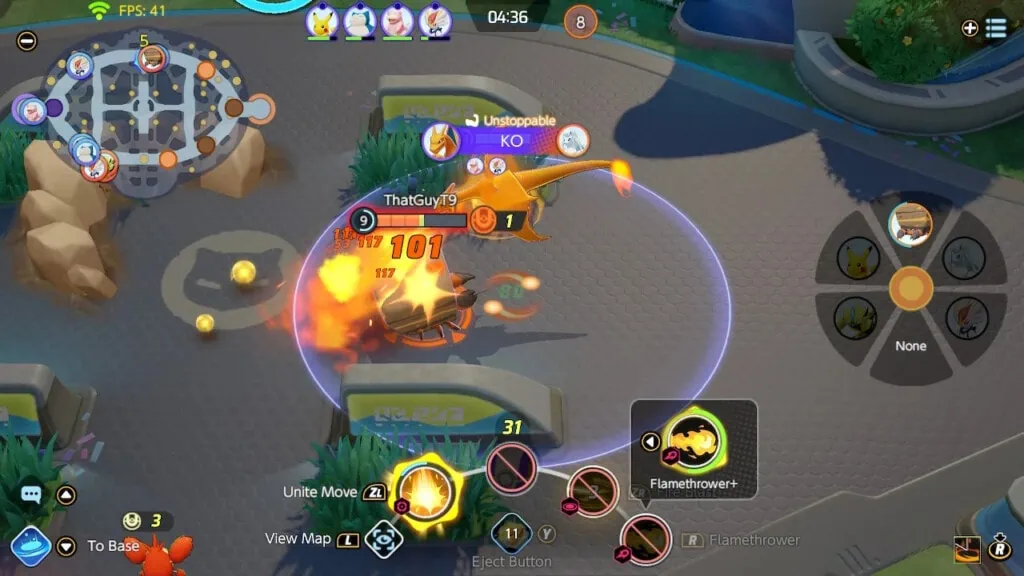This screenshot has height=576, width=1024.
Task: Open the menu list icon
Action: pyautogui.click(x=996, y=28)
